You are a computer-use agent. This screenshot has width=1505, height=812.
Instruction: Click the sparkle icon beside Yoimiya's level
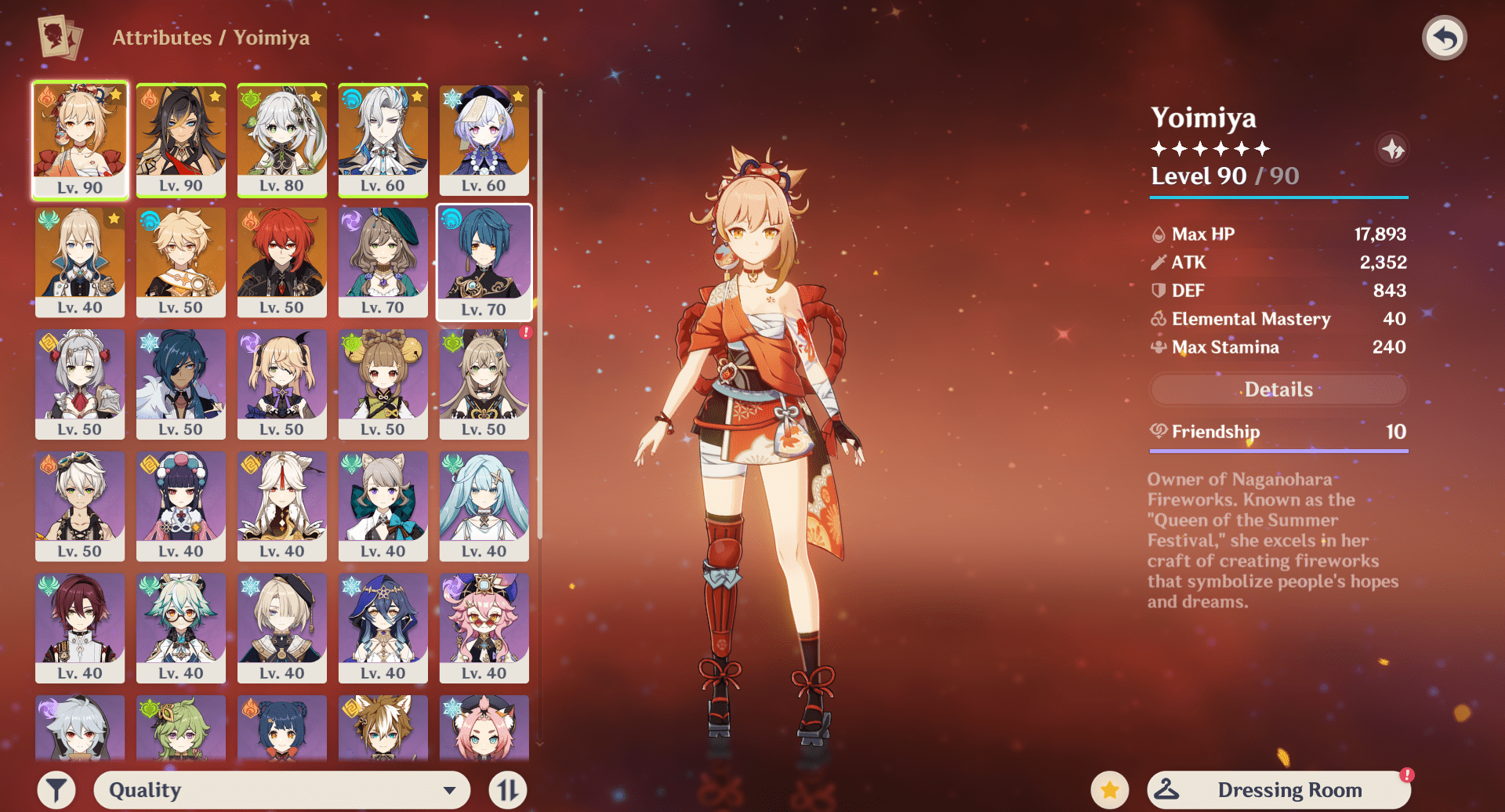(1393, 149)
